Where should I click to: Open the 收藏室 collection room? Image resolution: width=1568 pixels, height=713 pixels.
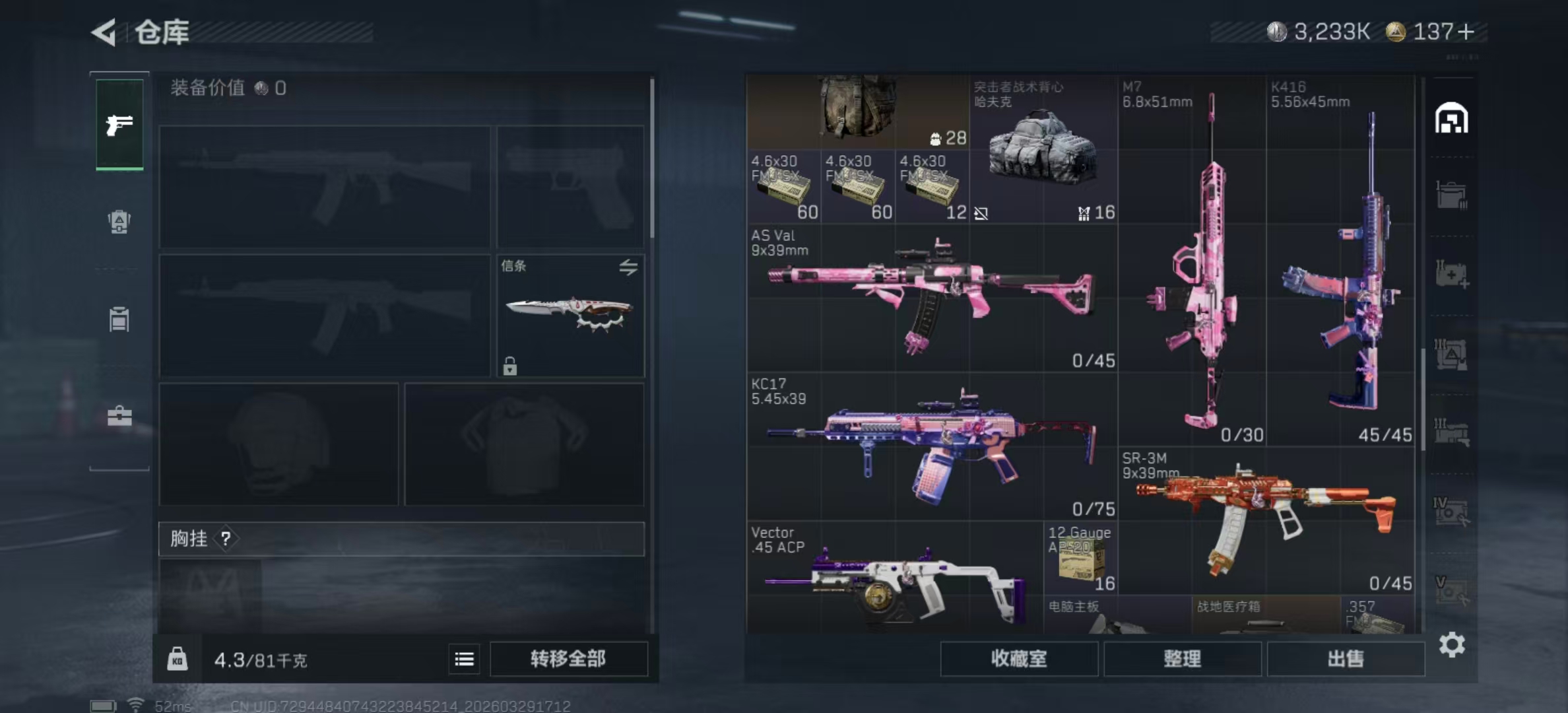pos(1018,659)
